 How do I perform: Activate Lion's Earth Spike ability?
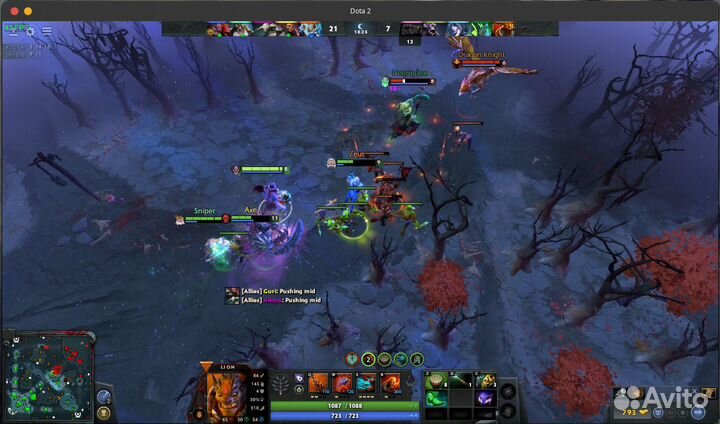318,383
